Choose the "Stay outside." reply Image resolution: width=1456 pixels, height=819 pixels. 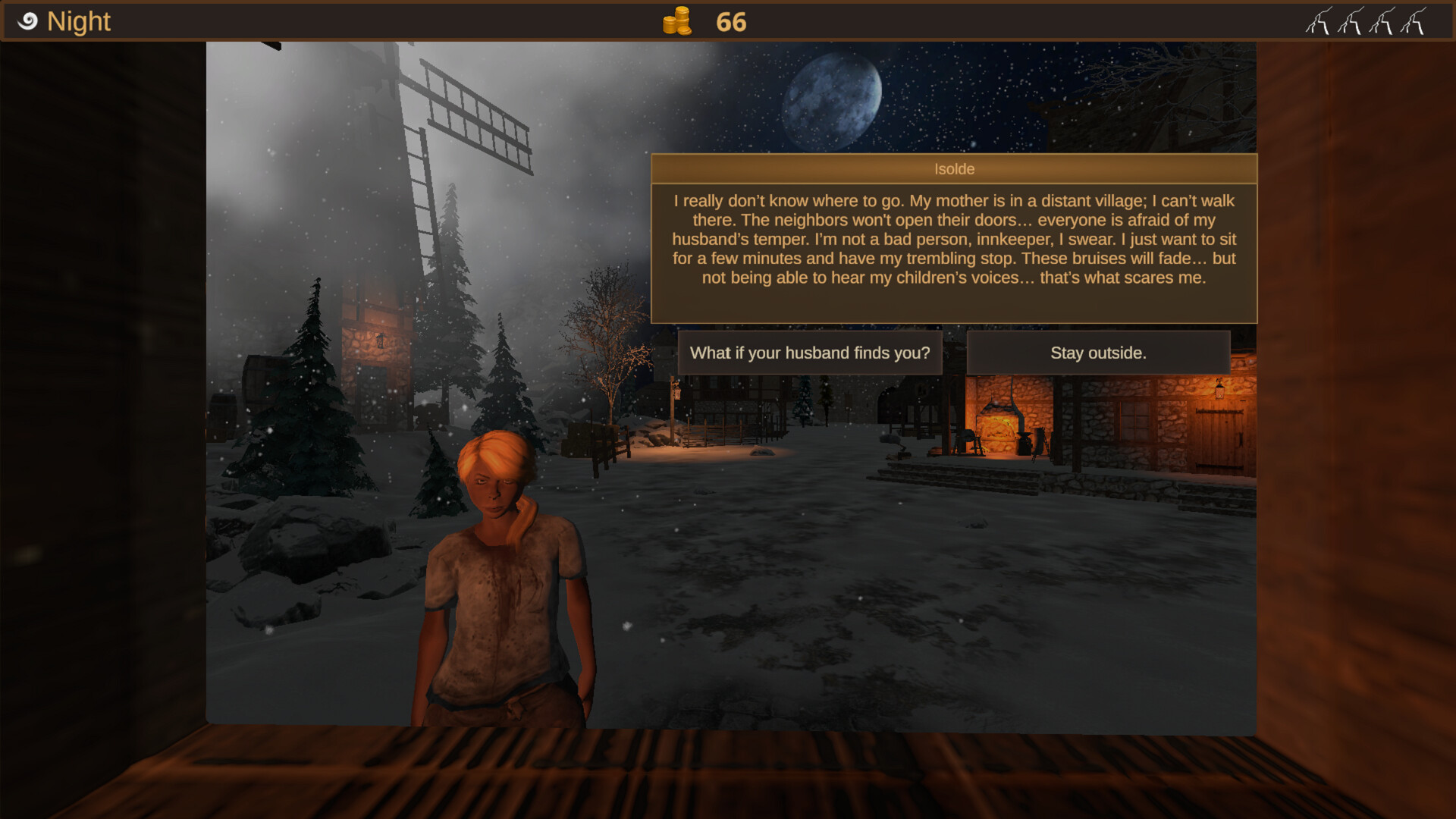tap(1097, 353)
